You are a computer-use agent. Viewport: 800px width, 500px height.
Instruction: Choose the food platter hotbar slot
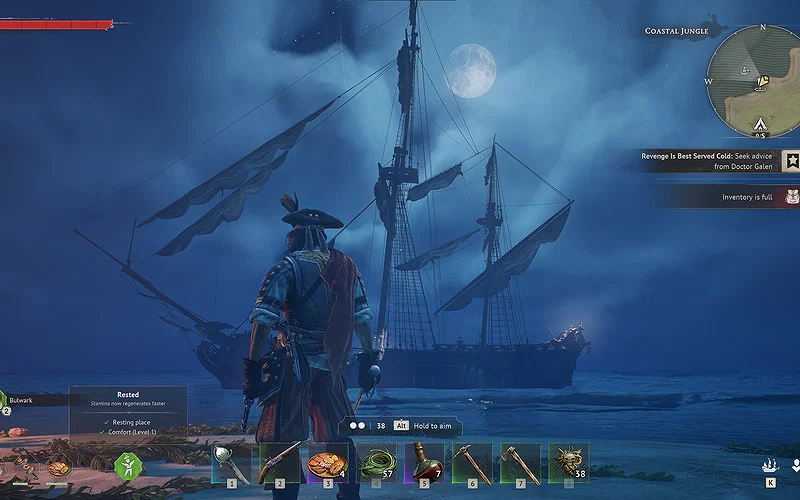pyautogui.click(x=327, y=463)
